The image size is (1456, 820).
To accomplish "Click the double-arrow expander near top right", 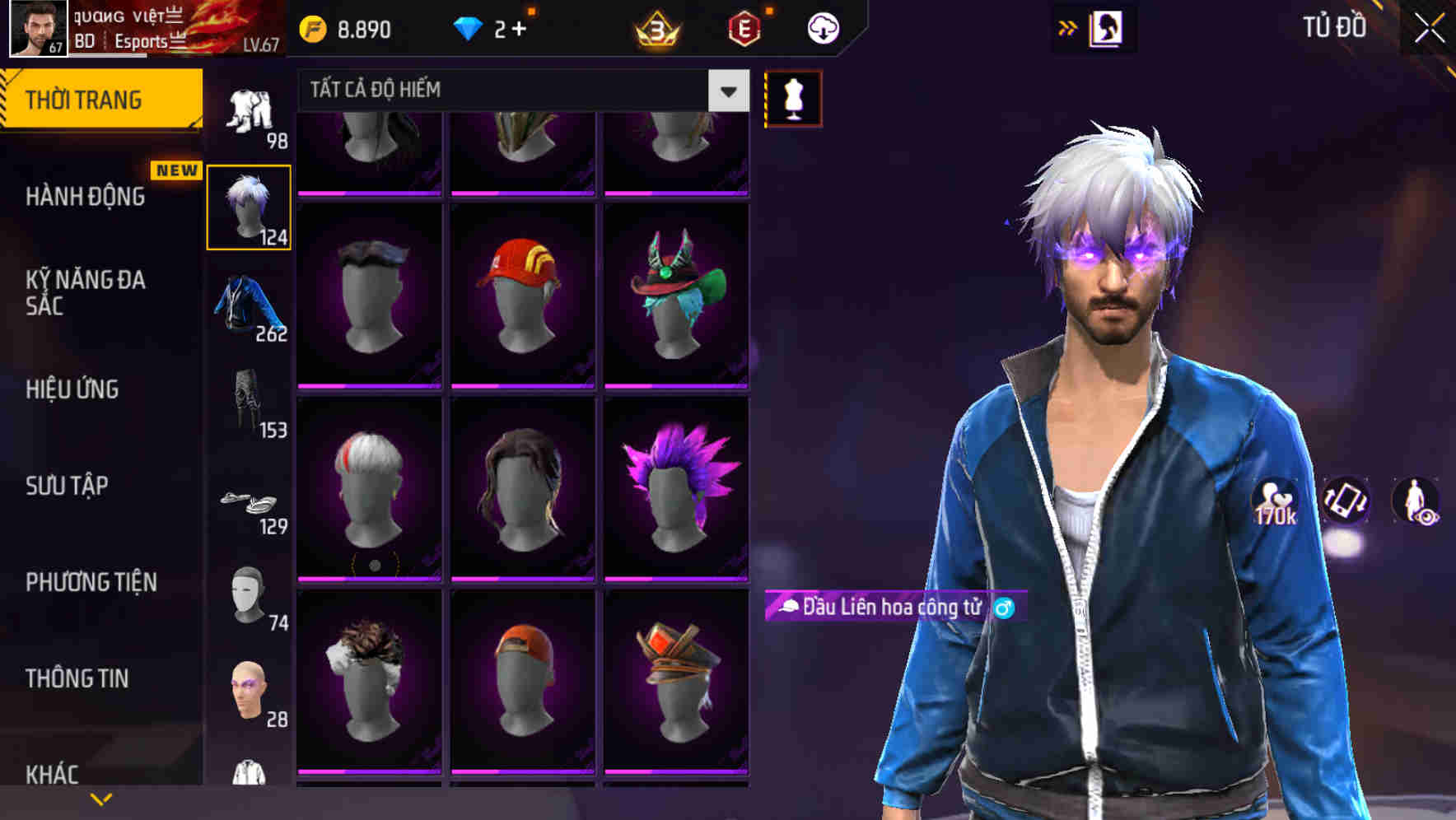I will click(1067, 27).
